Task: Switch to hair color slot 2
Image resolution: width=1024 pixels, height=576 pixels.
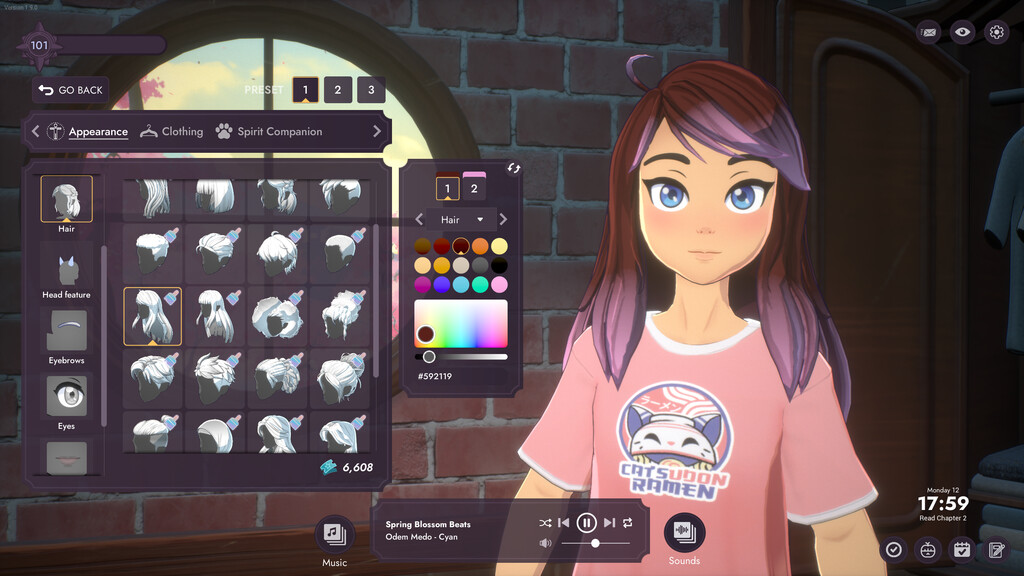Action: coord(474,188)
